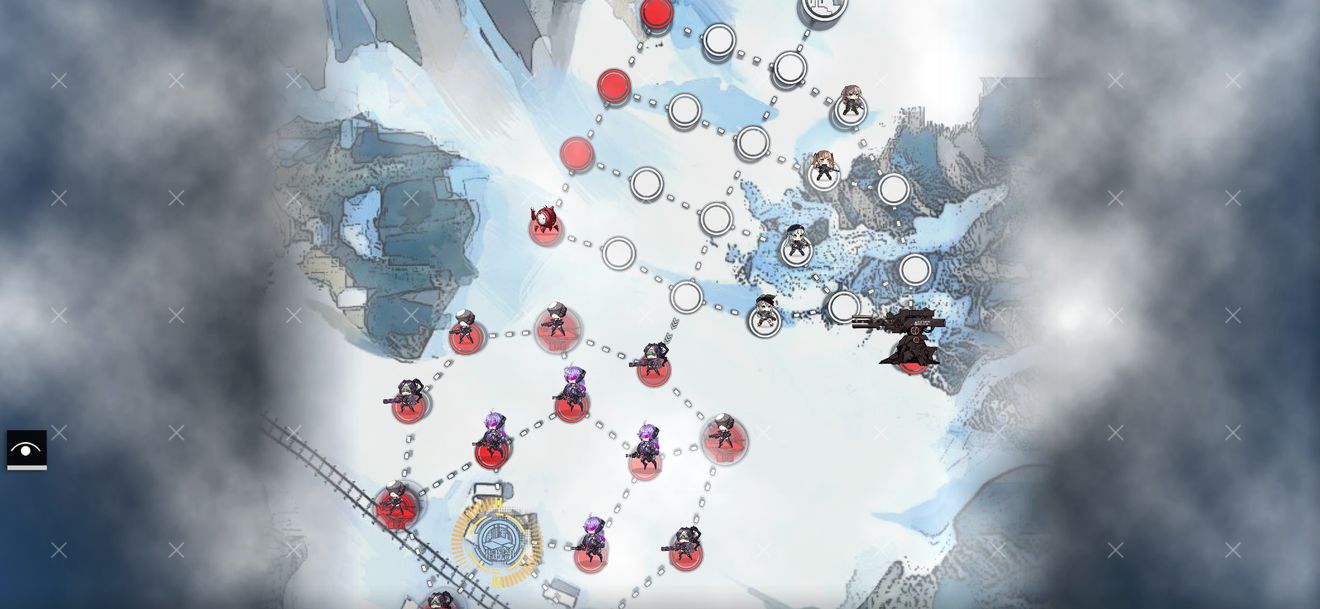Select the twin-tailed light-brown-haired echelon
This screenshot has height=609, width=1320.
coord(823,168)
